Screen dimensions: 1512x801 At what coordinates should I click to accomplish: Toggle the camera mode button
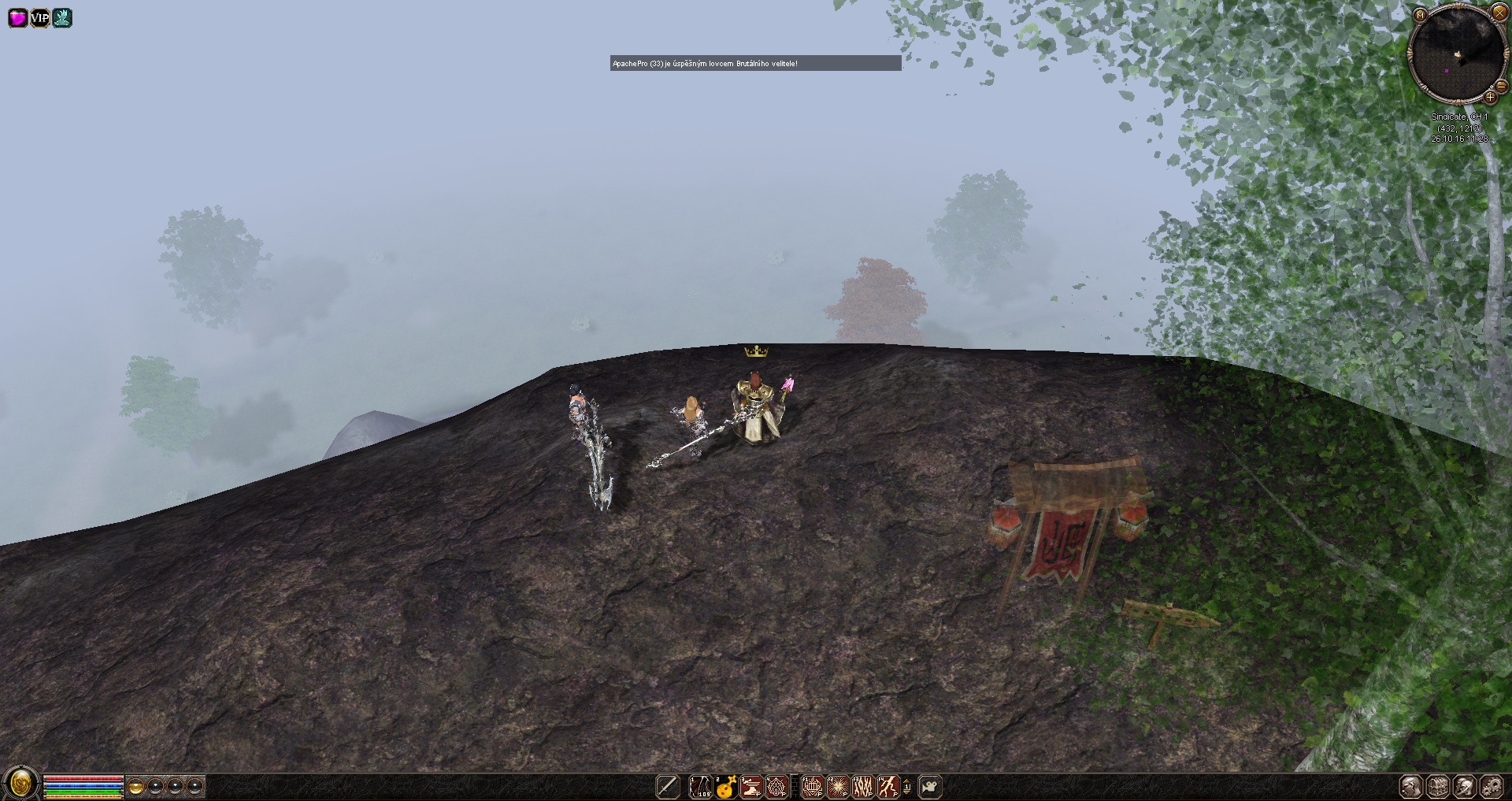[931, 786]
